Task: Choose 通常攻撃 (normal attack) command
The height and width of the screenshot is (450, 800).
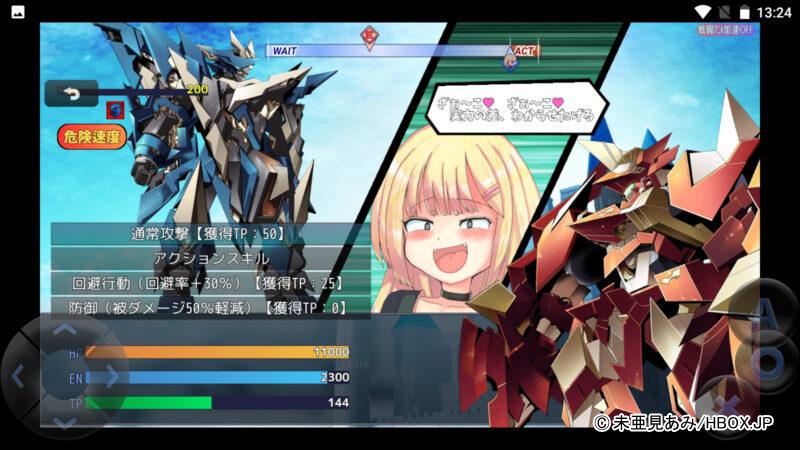Action: click(x=208, y=234)
